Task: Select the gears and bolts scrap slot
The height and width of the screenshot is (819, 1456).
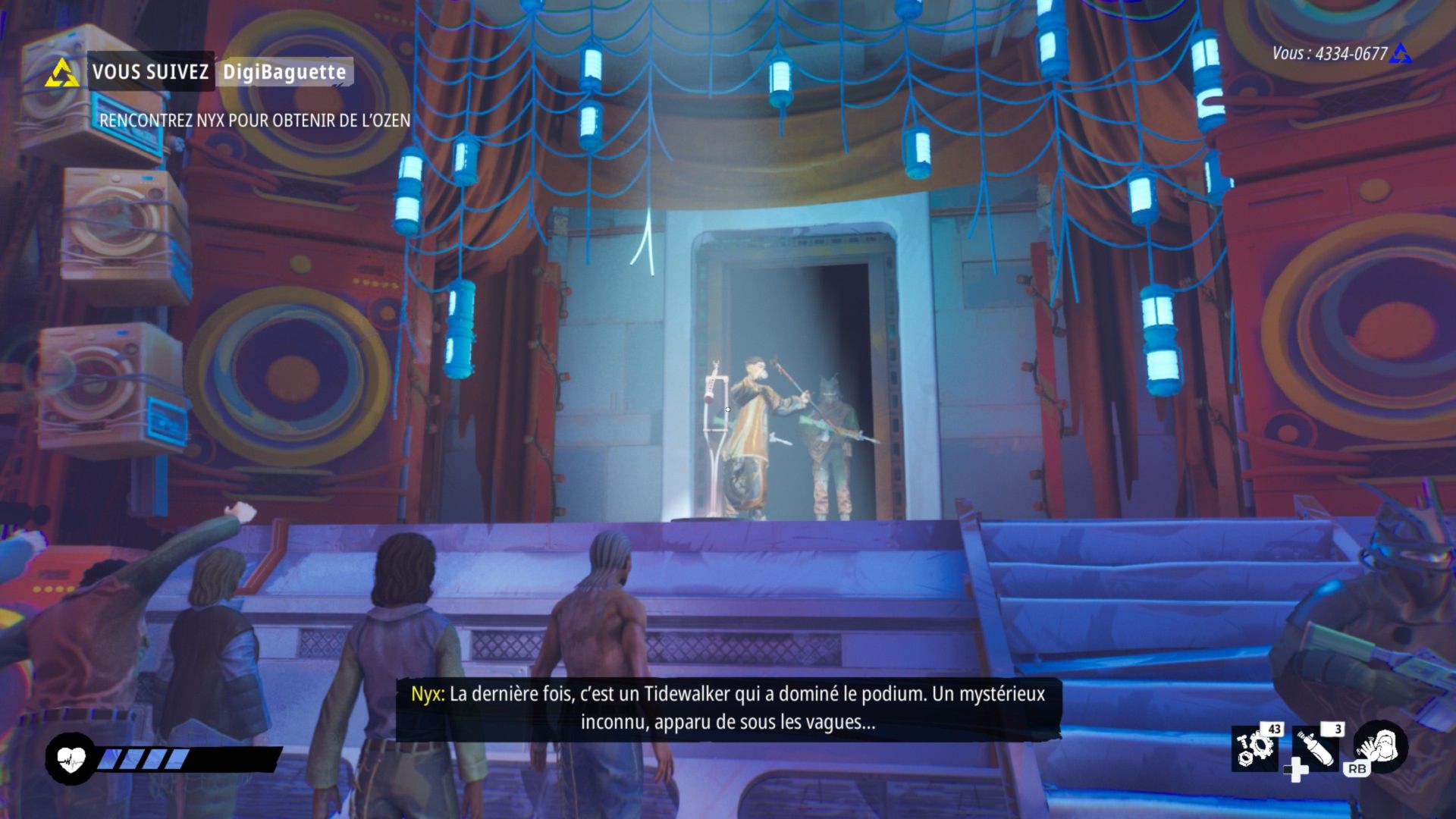Action: [1254, 748]
